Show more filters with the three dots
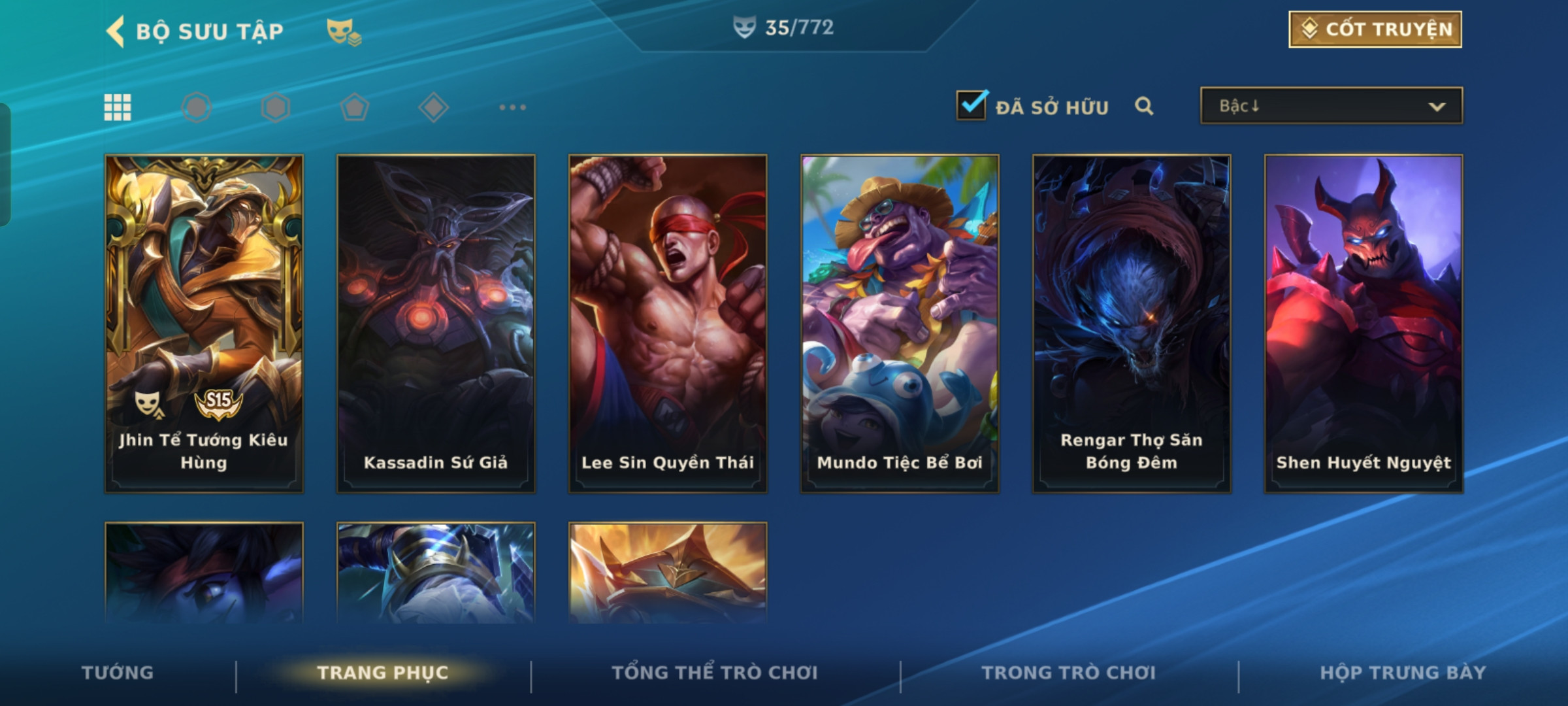This screenshot has width=1568, height=706. (512, 107)
